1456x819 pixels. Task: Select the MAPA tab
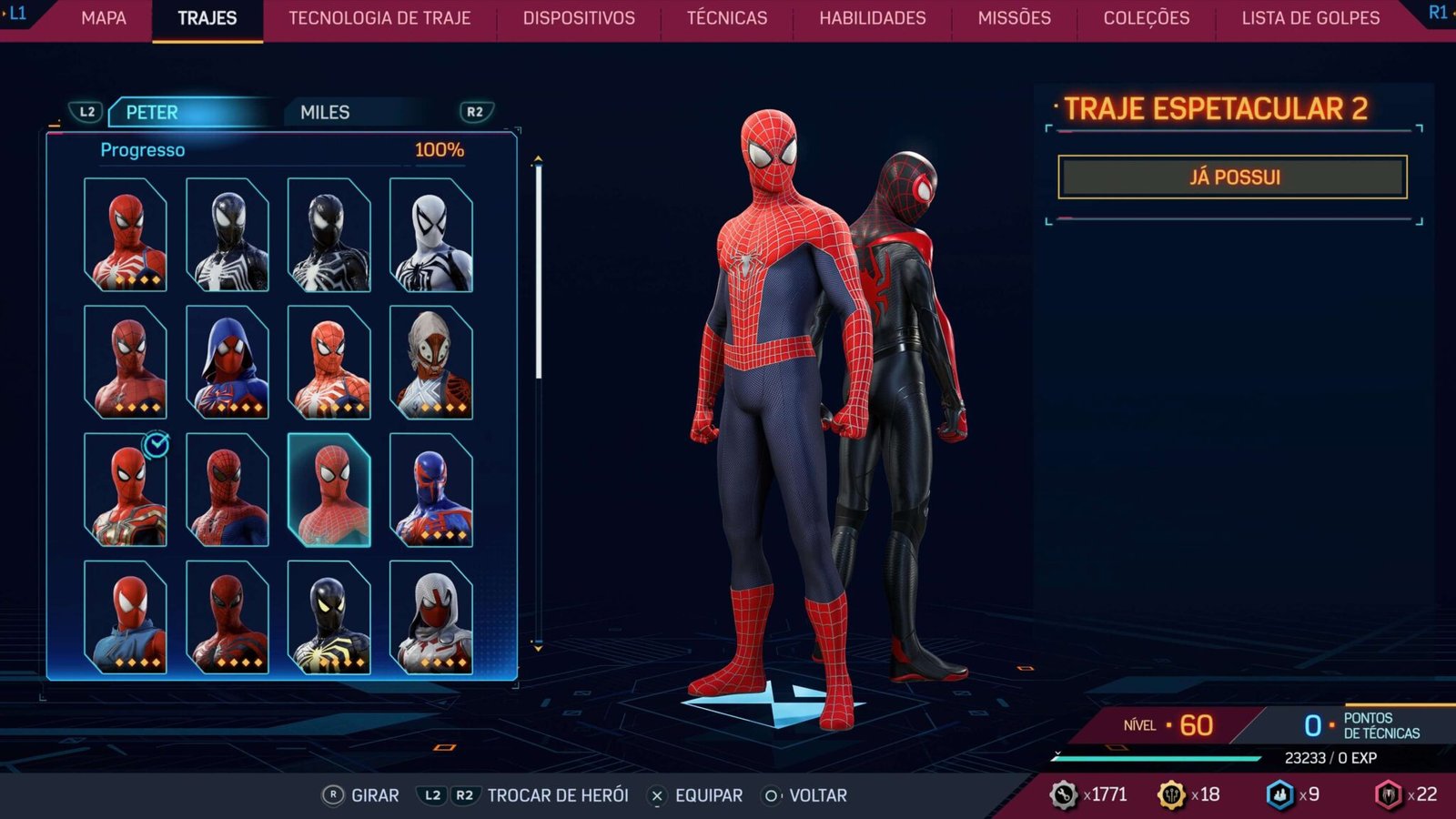click(x=103, y=17)
